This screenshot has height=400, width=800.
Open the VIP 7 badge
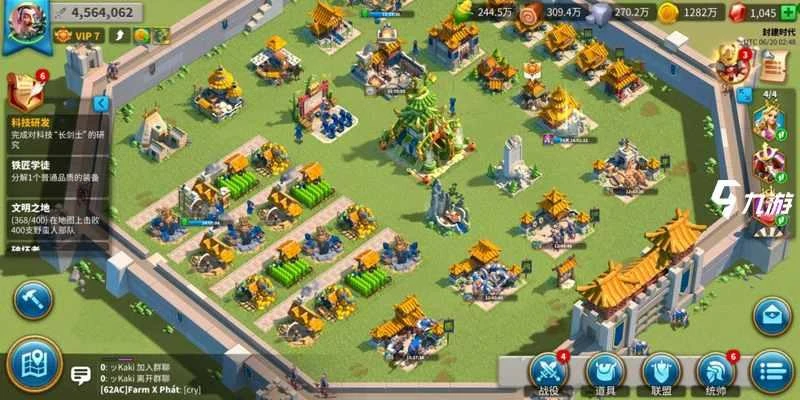coord(77,36)
